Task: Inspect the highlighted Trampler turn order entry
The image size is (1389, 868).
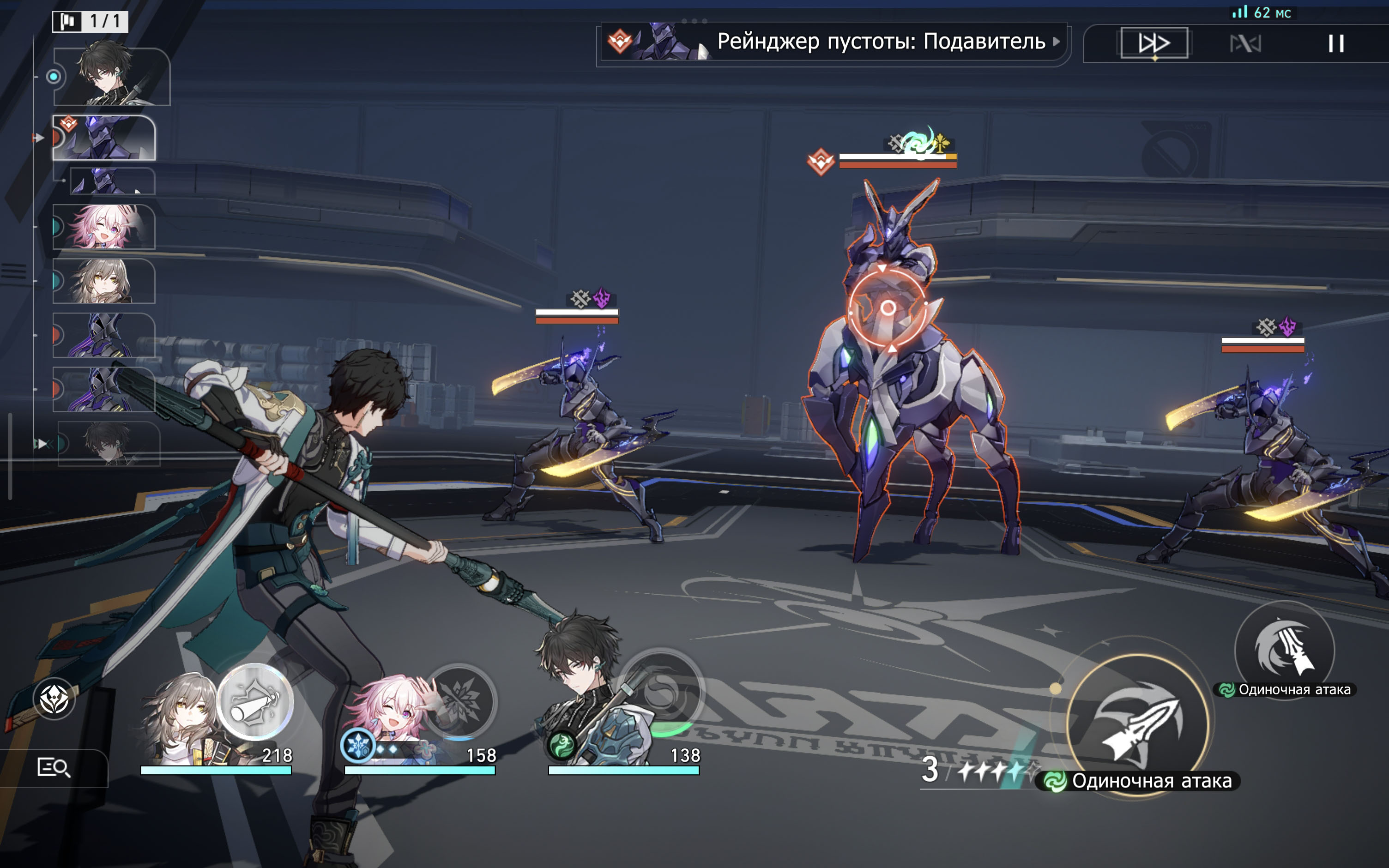Action: point(104,138)
